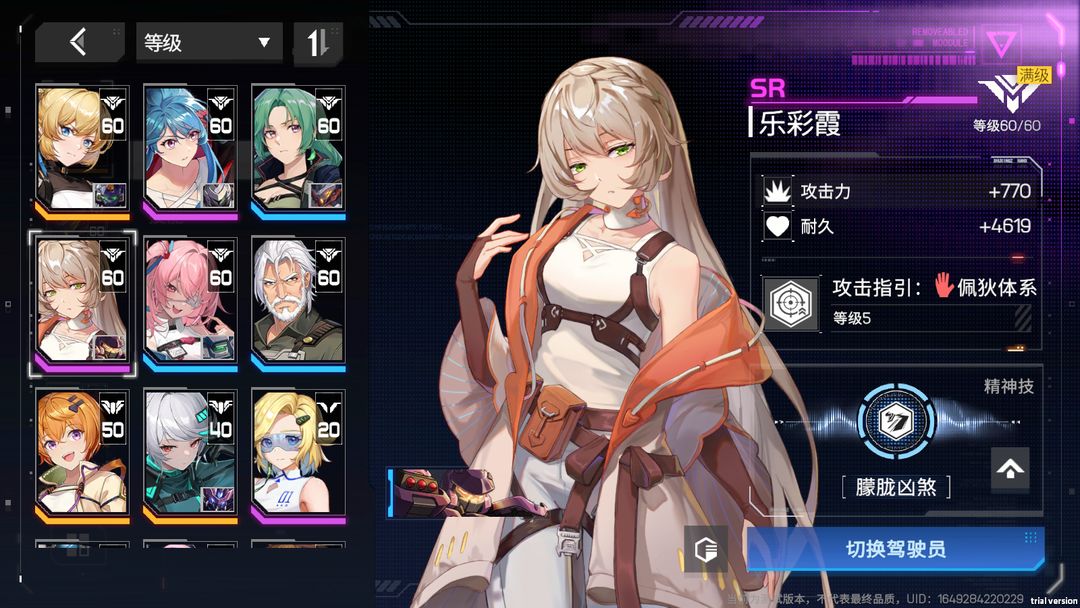1080x608 pixels.
Task: Select the pink-haired eyepatch pilot card
Action: [190, 302]
